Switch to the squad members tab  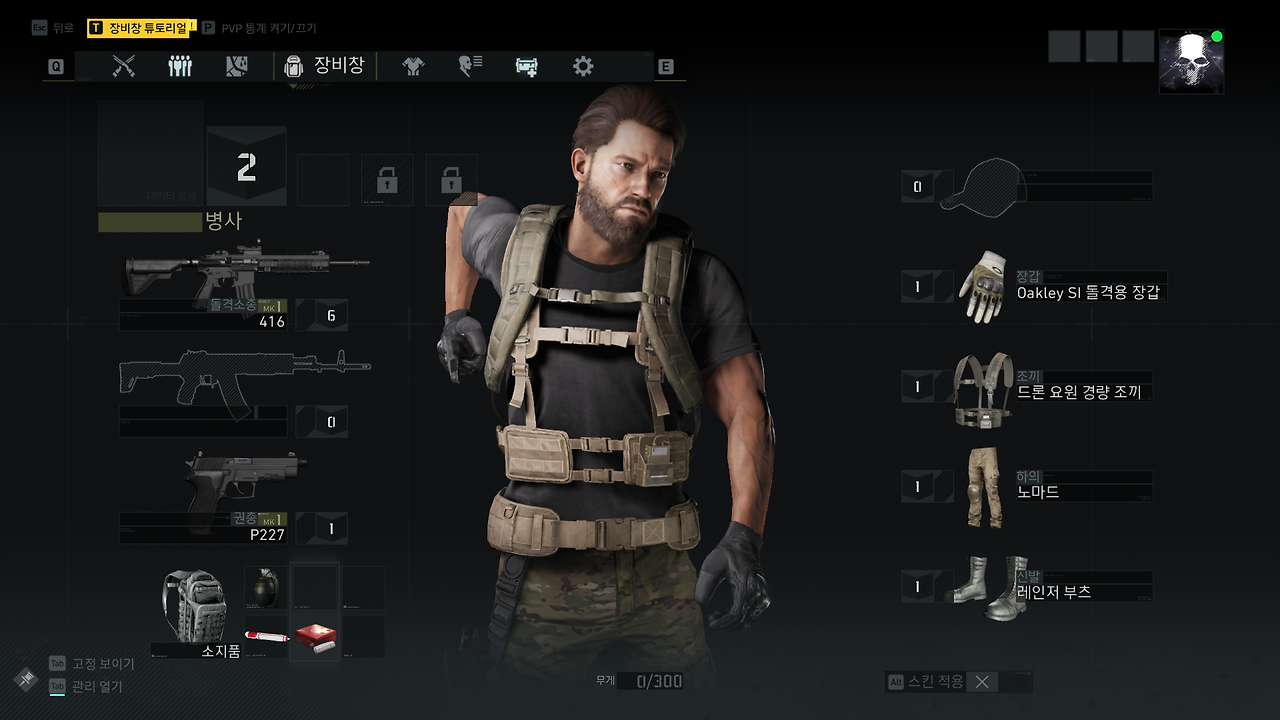pyautogui.click(x=180, y=66)
